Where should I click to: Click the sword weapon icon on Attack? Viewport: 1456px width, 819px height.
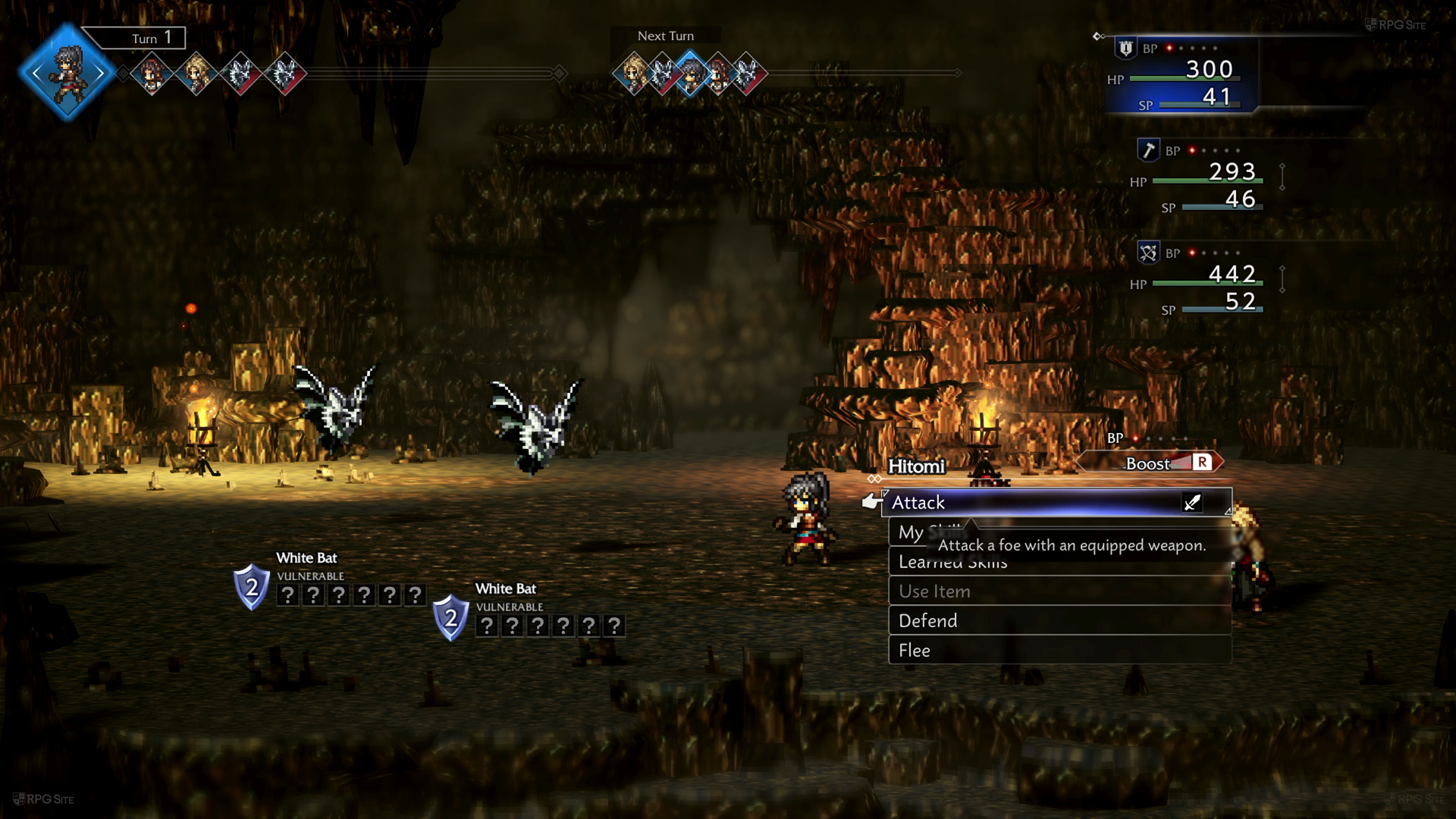coord(1191,502)
